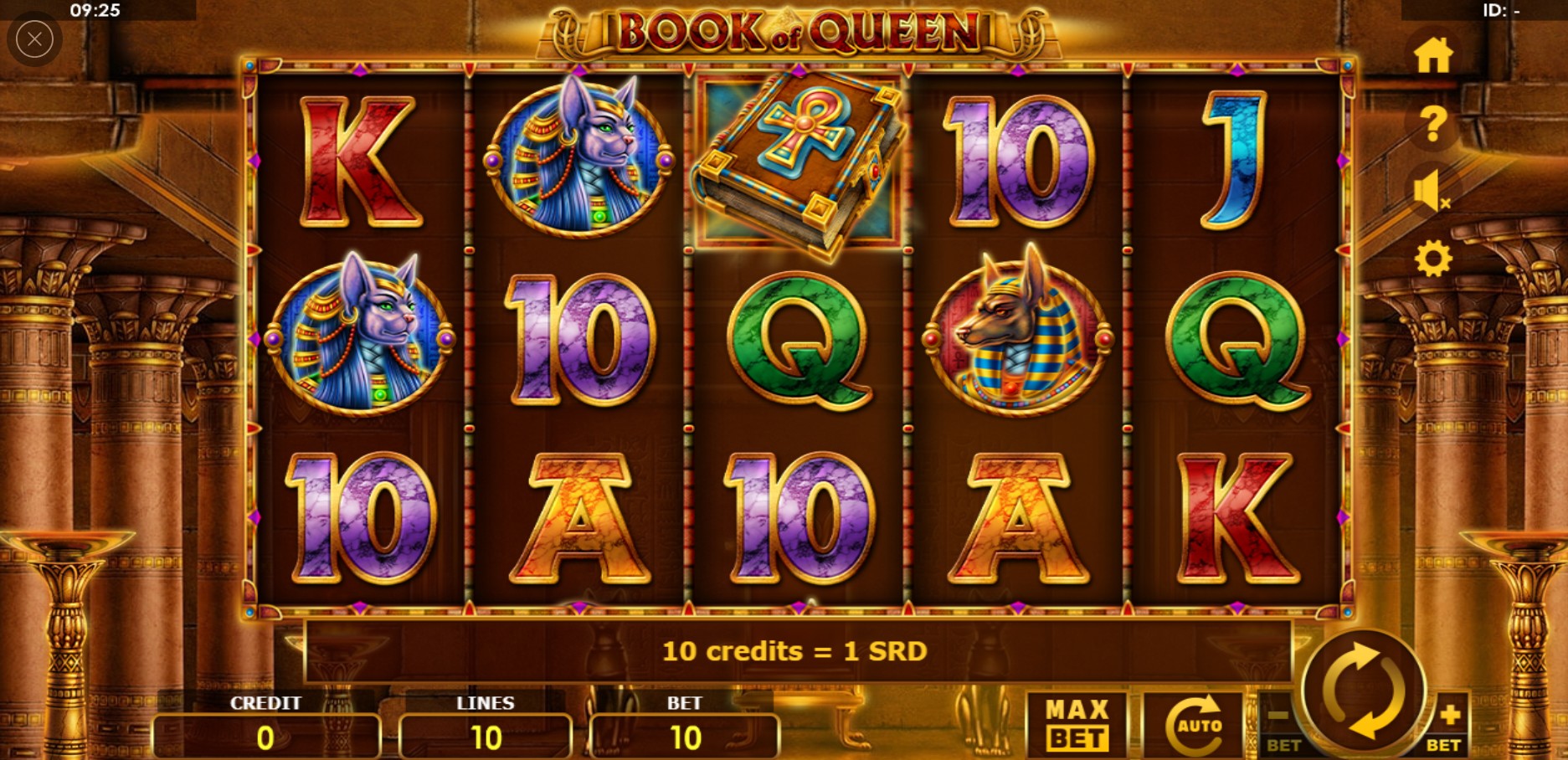Click the BET display showing 10
This screenshot has height=760, width=1568.
(x=685, y=737)
